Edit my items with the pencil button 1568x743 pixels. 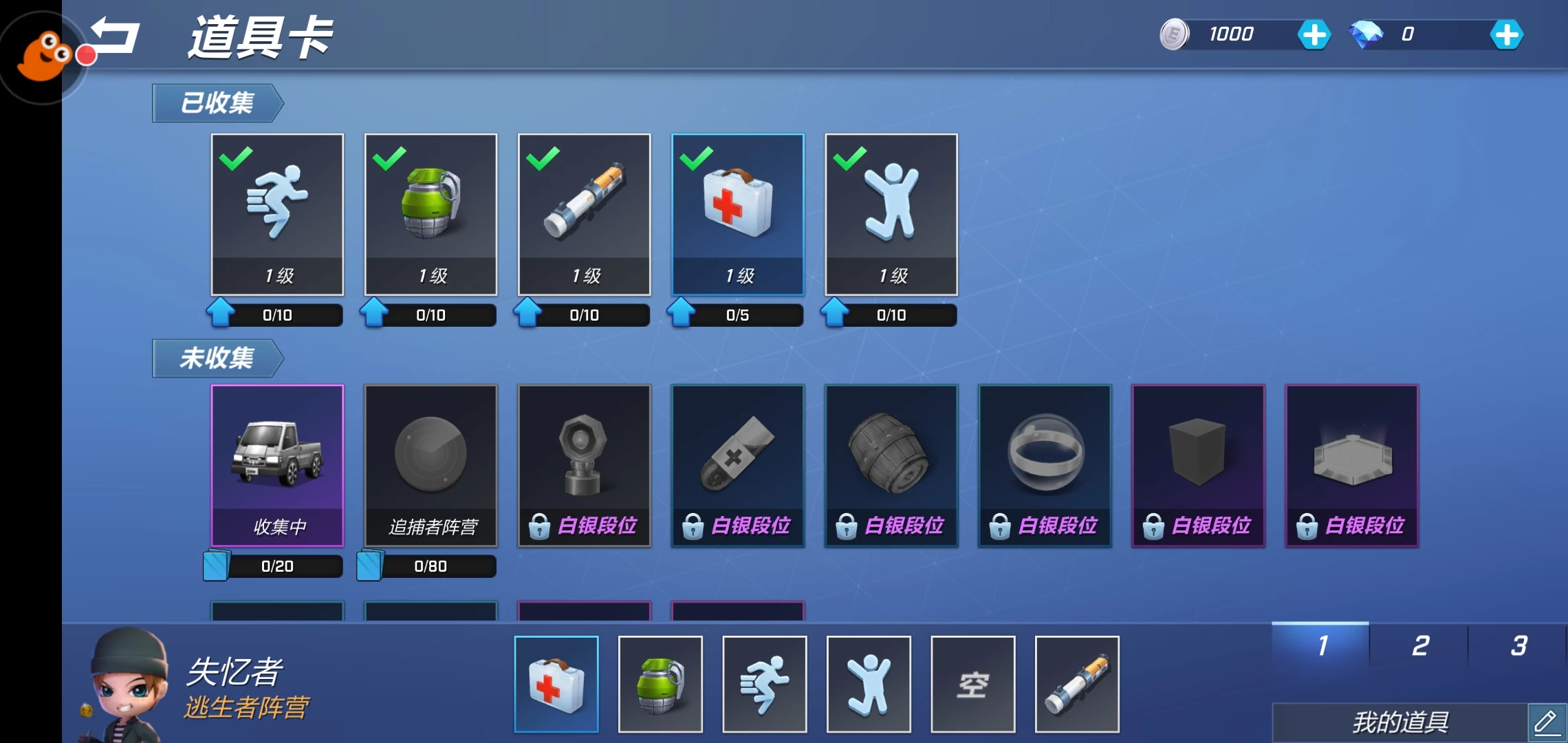coord(1546,722)
